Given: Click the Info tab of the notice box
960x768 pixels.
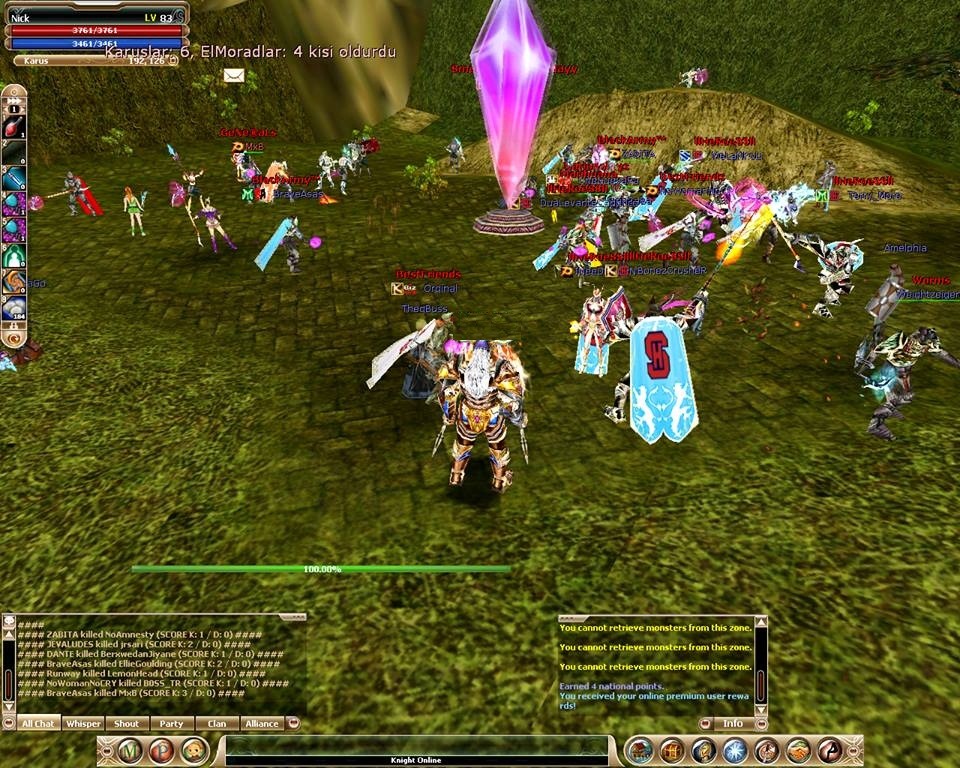Looking at the screenshot, I should pos(733,723).
